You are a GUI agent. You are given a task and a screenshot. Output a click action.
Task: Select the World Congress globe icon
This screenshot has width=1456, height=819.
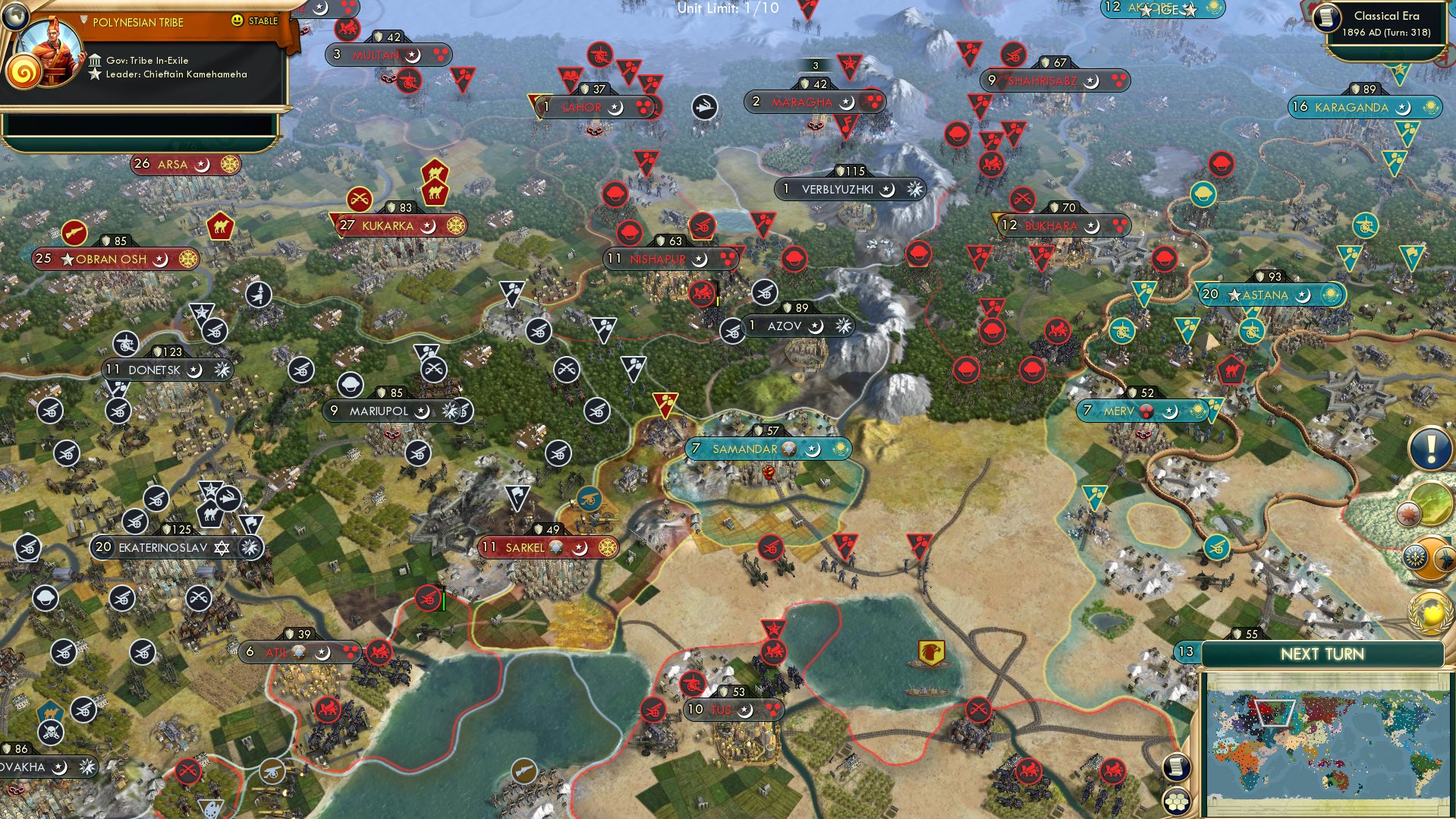[1430, 611]
